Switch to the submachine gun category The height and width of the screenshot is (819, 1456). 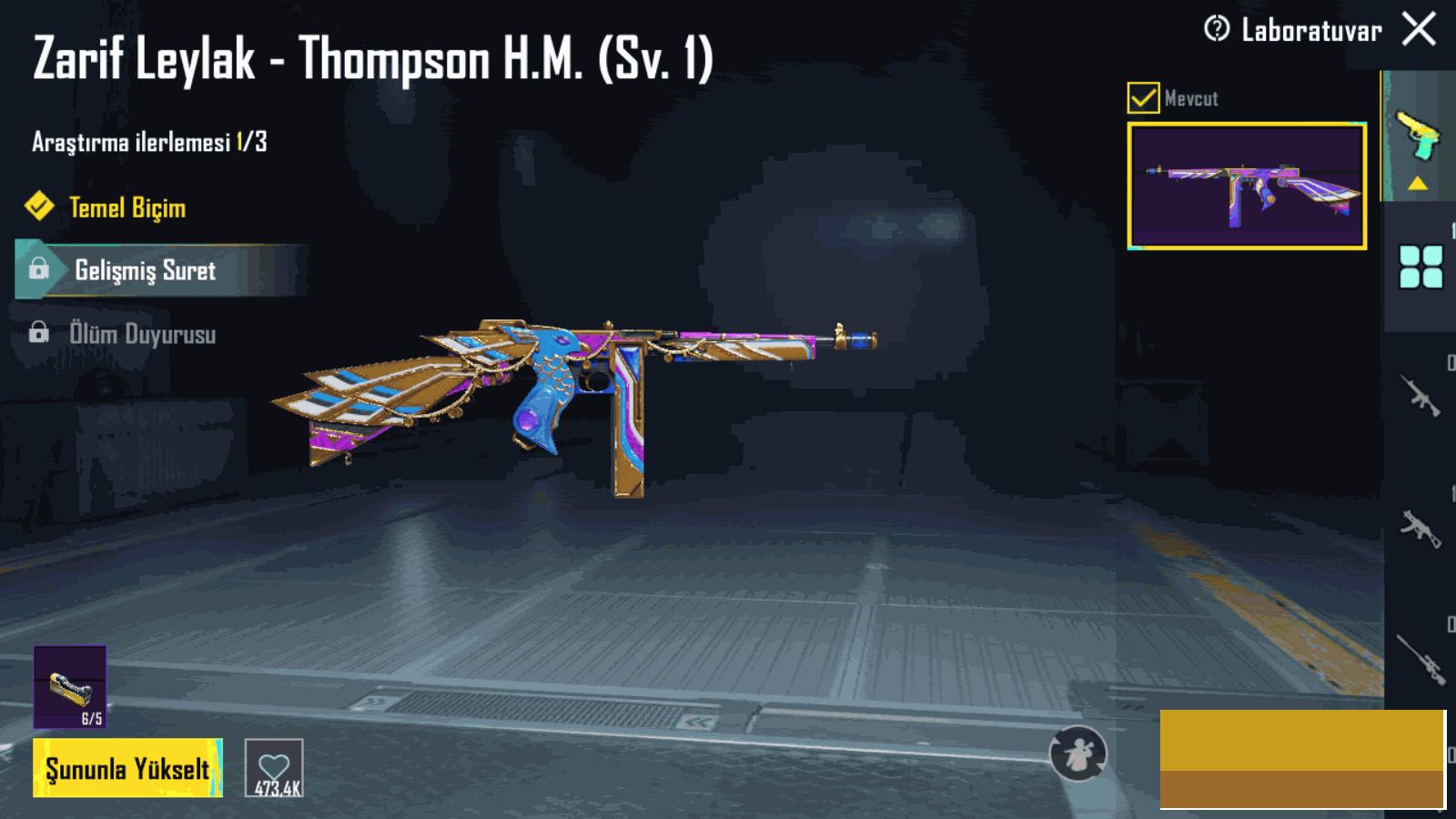(1421, 528)
